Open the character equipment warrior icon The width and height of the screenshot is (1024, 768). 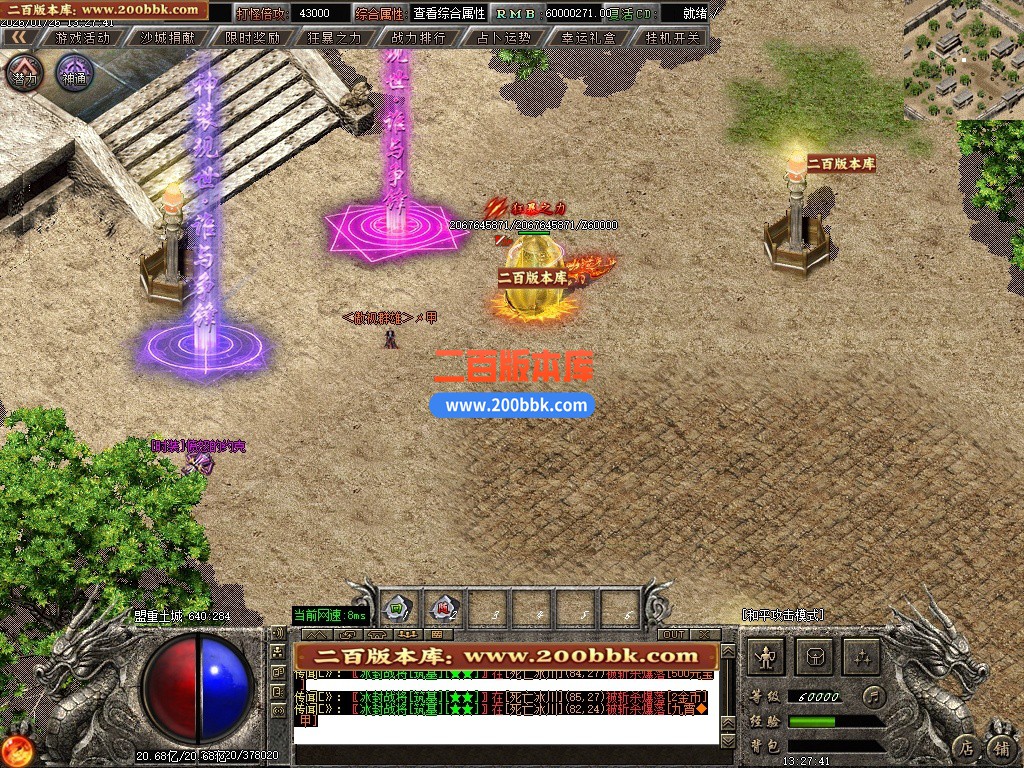pyautogui.click(x=767, y=657)
